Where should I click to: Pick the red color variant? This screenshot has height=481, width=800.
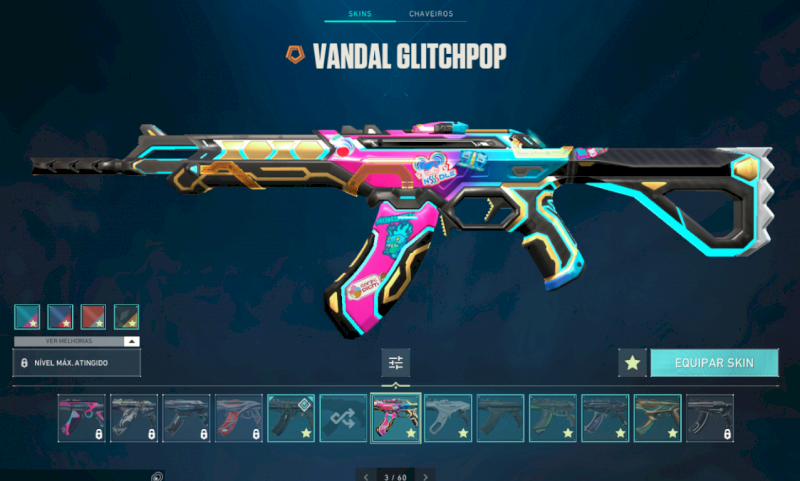[93, 317]
